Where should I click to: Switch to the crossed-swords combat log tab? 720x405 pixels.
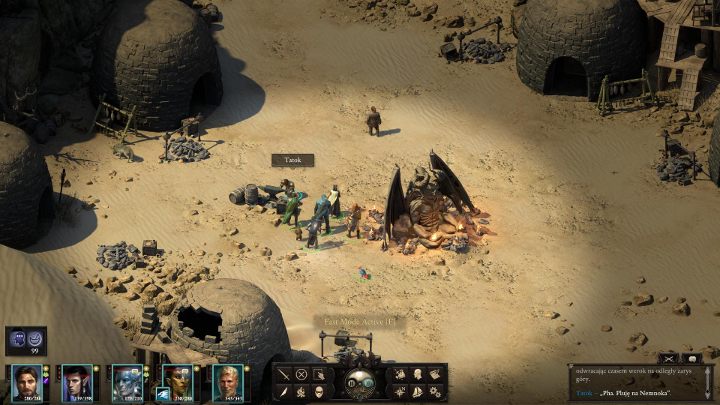coord(668,358)
